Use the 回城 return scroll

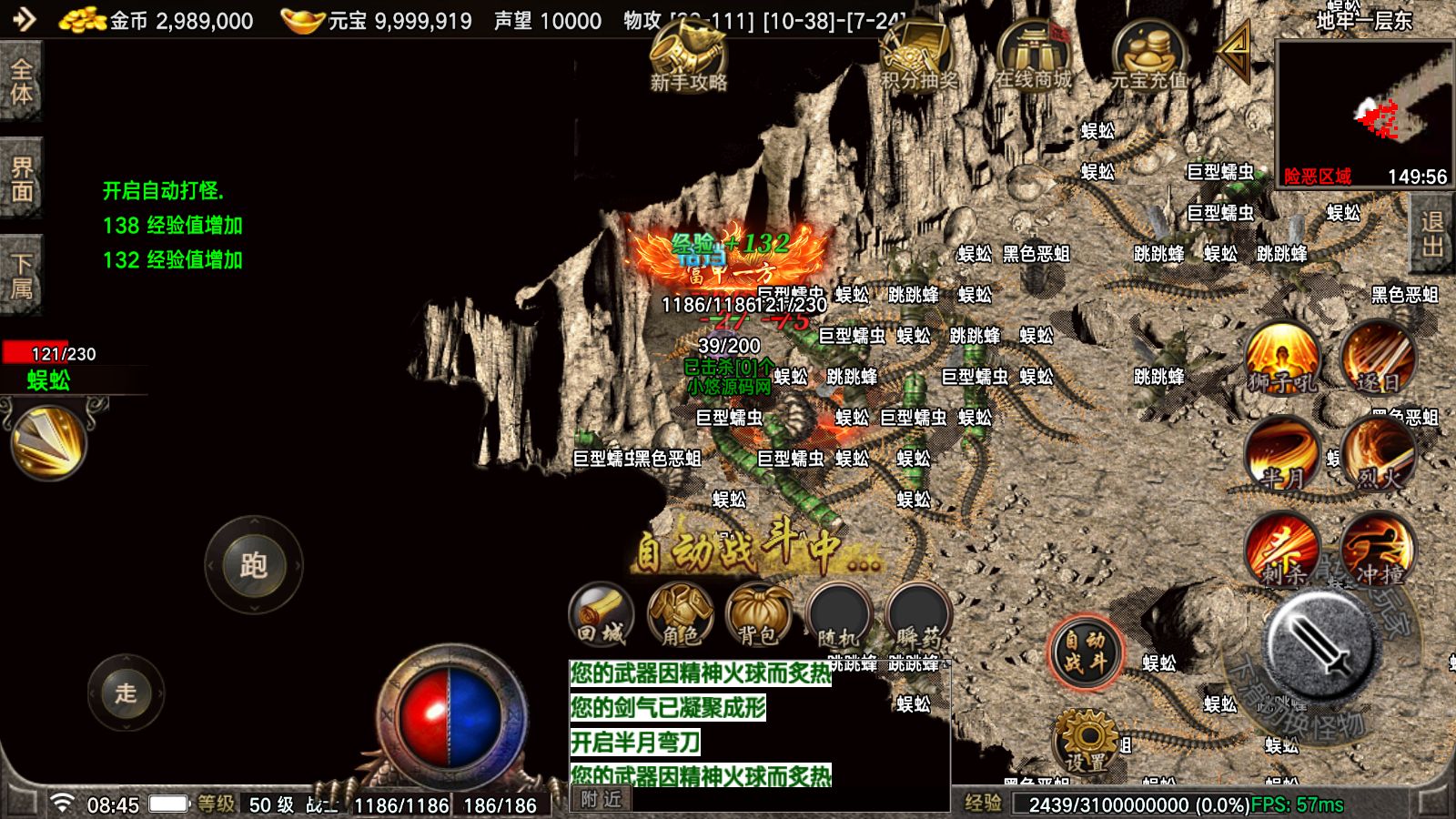[601, 615]
